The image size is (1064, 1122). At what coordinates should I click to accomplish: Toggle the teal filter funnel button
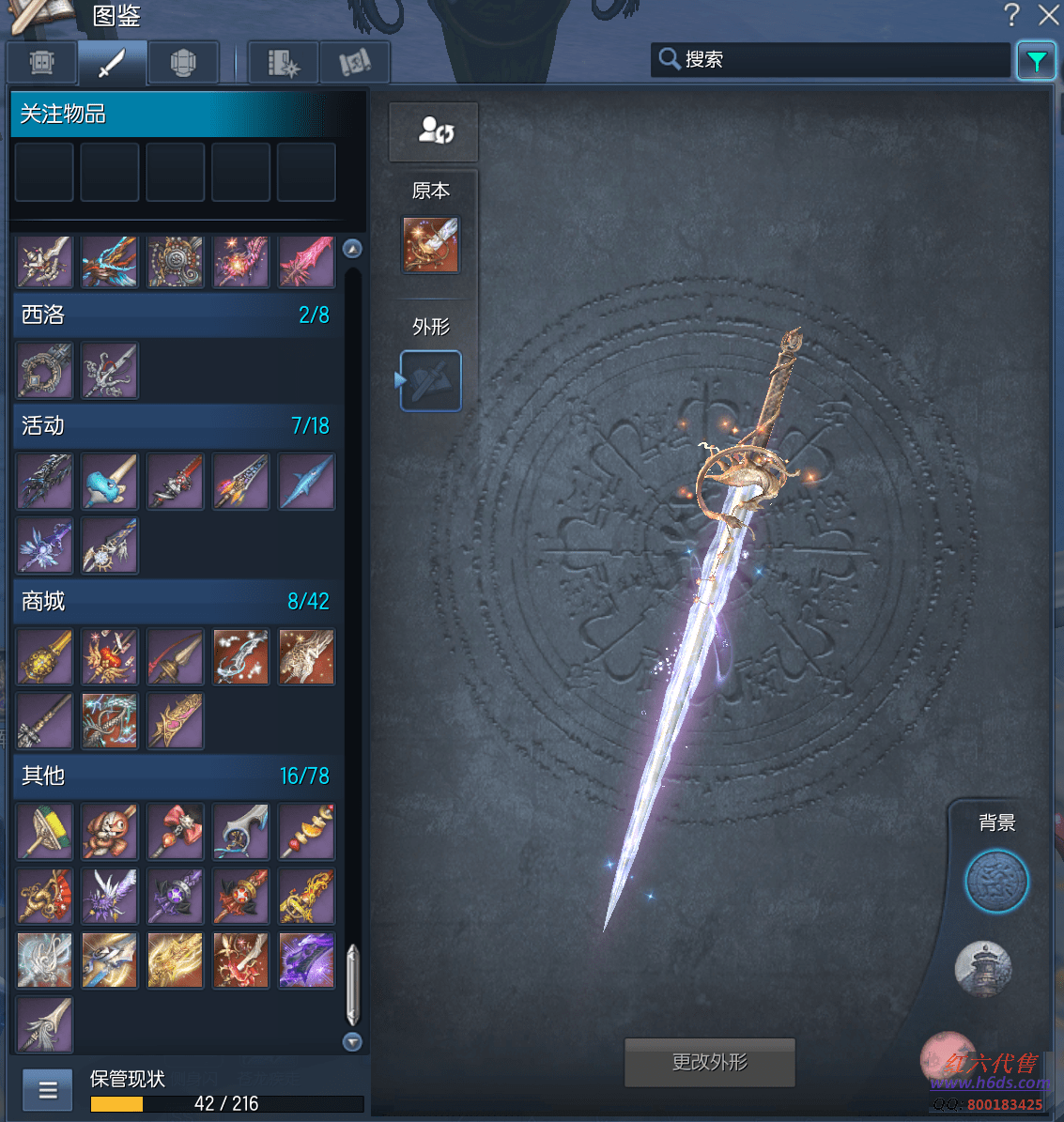coord(1036,61)
